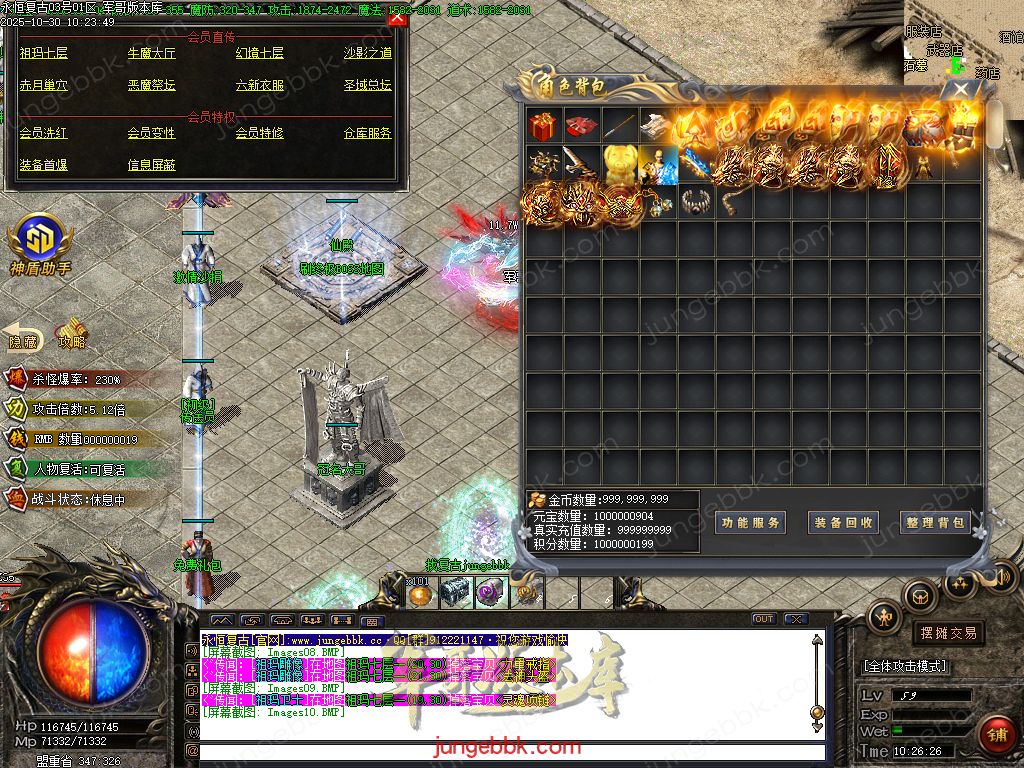Screen dimensions: 1024x768
Task: Open the 仓库服务 warehouse service
Action: (x=367, y=133)
